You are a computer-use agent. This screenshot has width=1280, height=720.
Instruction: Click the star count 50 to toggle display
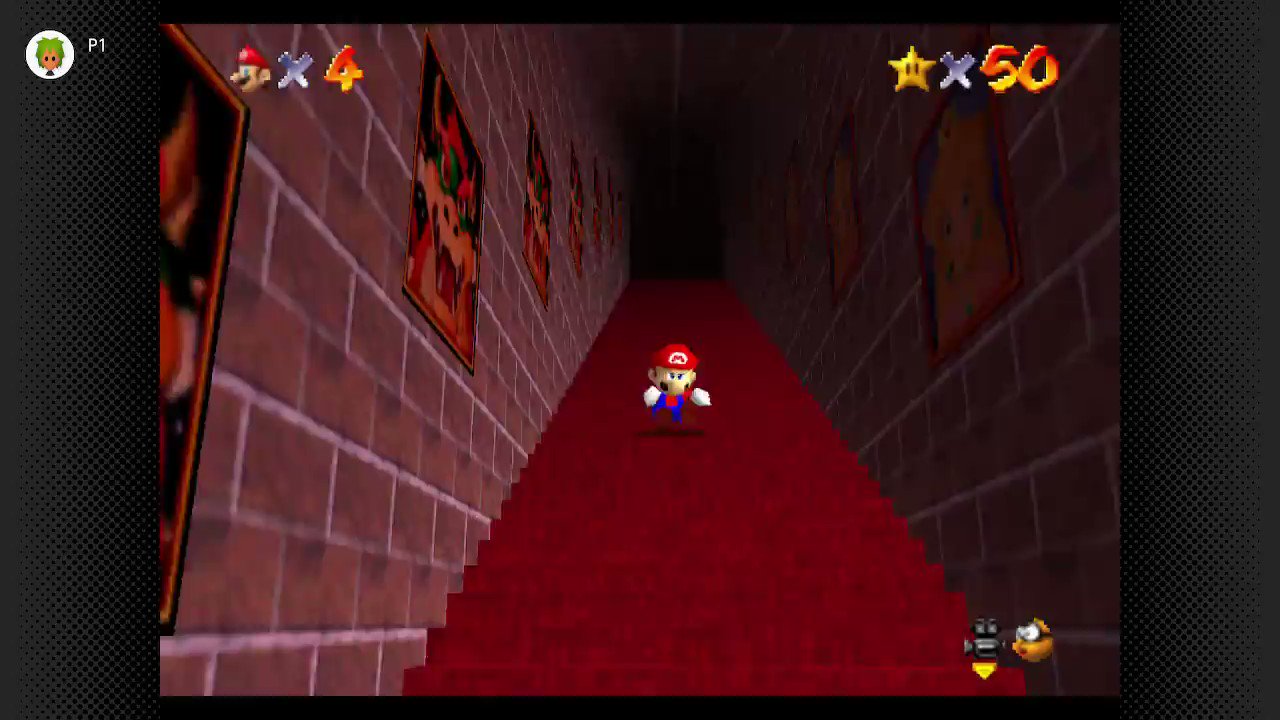(x=1018, y=70)
